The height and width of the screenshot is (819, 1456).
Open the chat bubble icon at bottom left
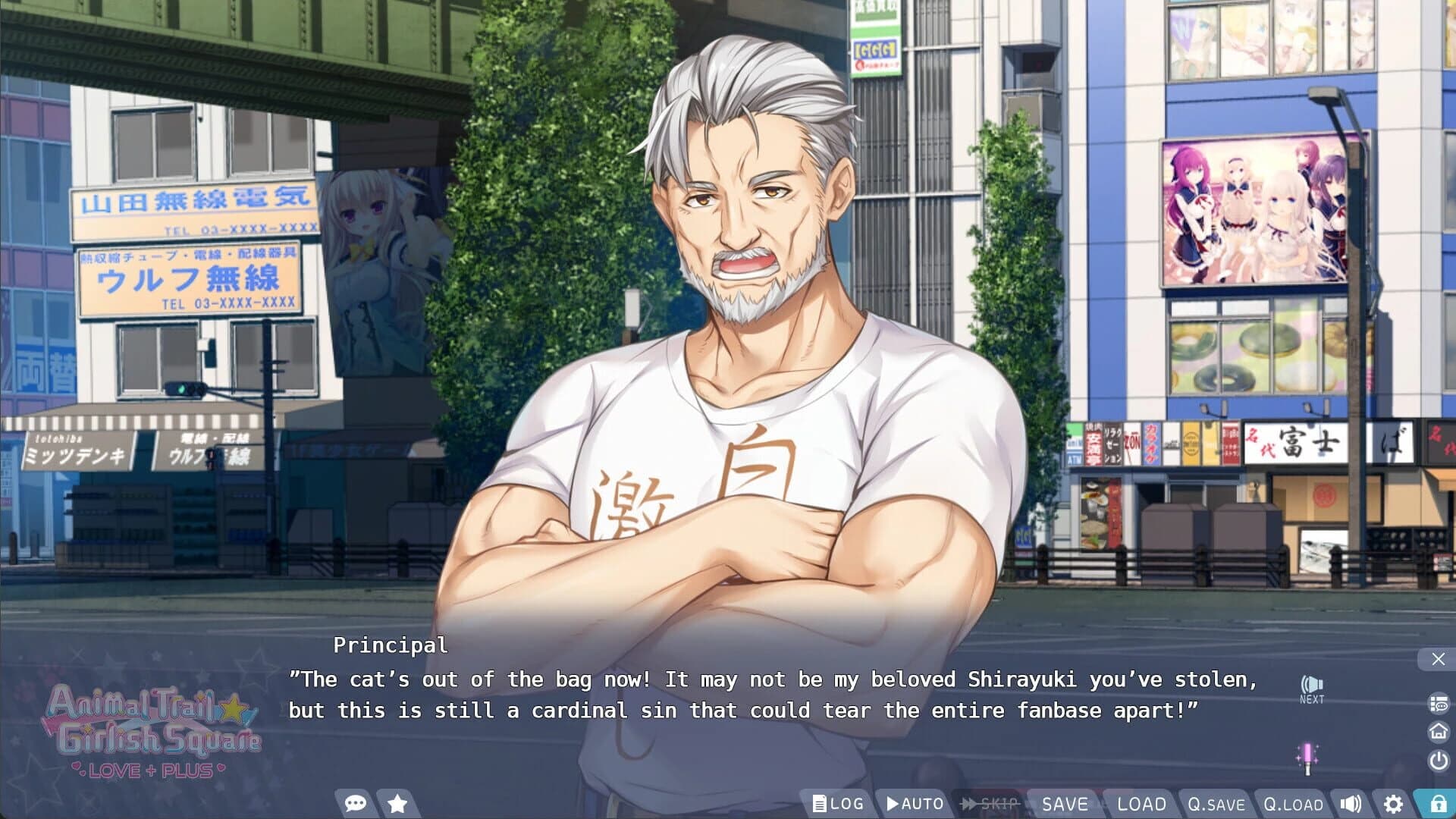356,803
